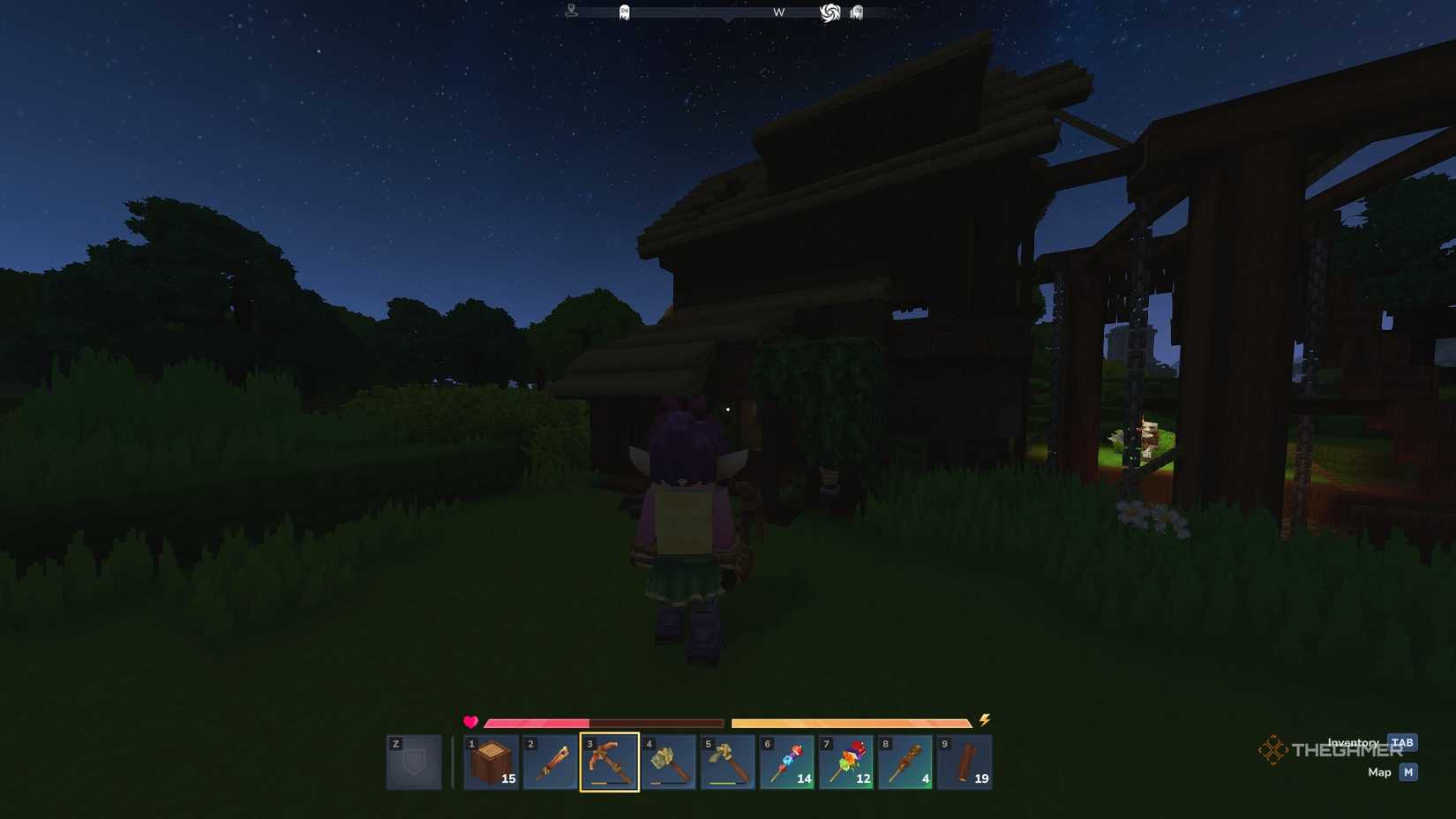
Task: Select the hammer in hotbar slot 4
Action: (x=668, y=762)
